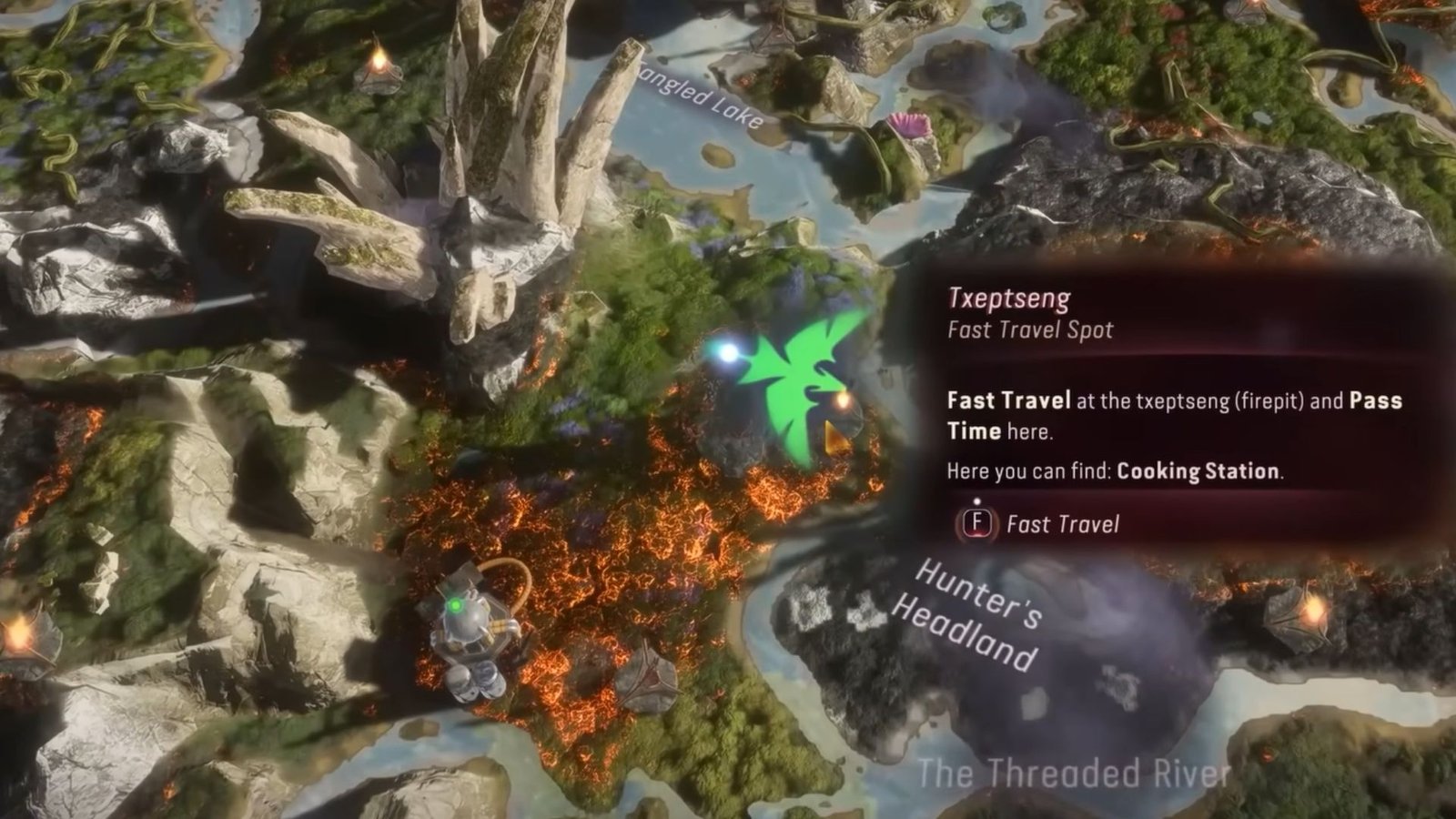Click the glowing white-blue orb marker
The height and width of the screenshot is (819, 1456).
click(727, 352)
